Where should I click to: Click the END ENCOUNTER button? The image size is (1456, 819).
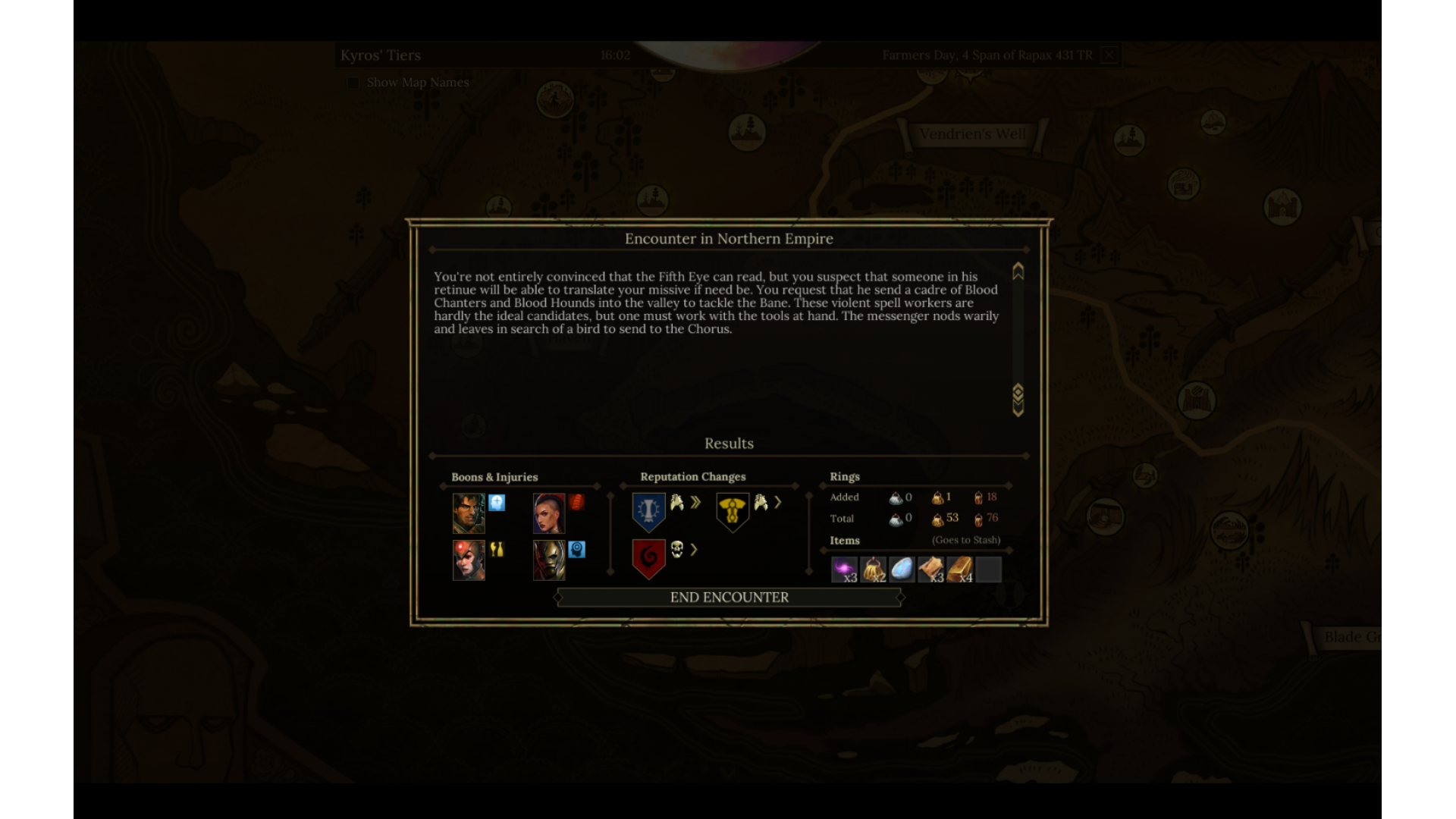pos(729,598)
